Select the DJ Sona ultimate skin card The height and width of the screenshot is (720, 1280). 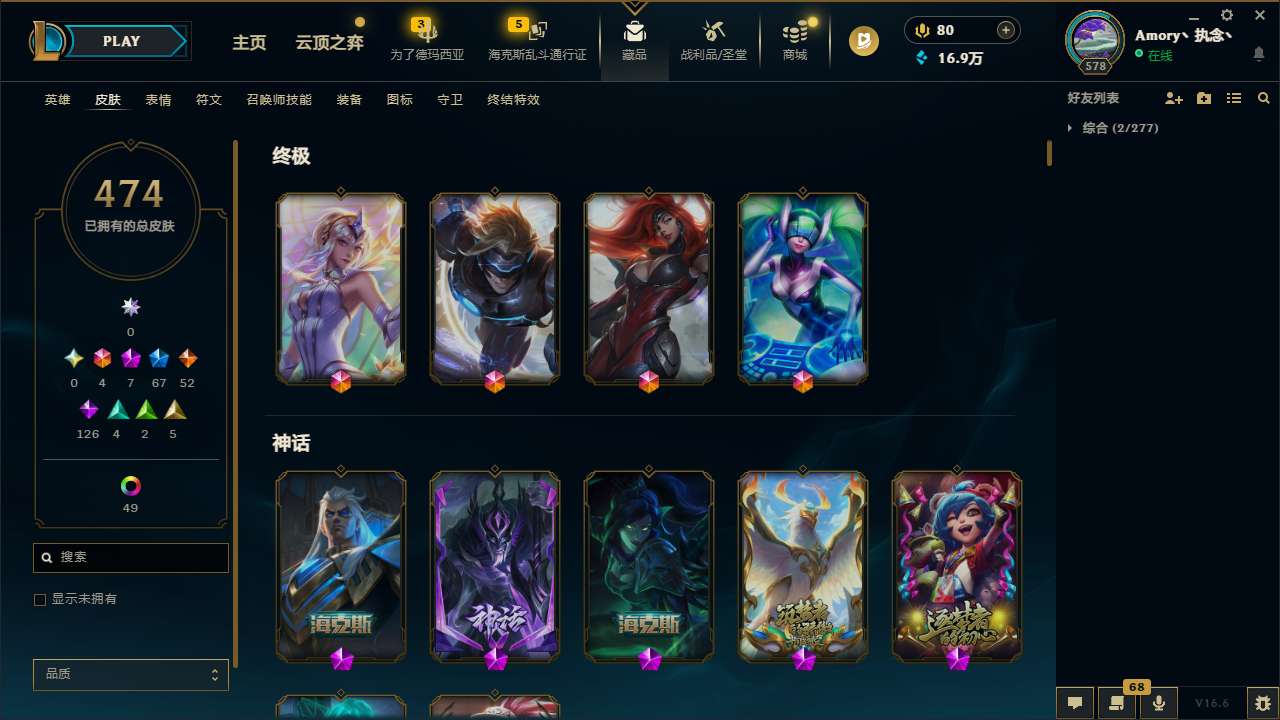pos(802,288)
